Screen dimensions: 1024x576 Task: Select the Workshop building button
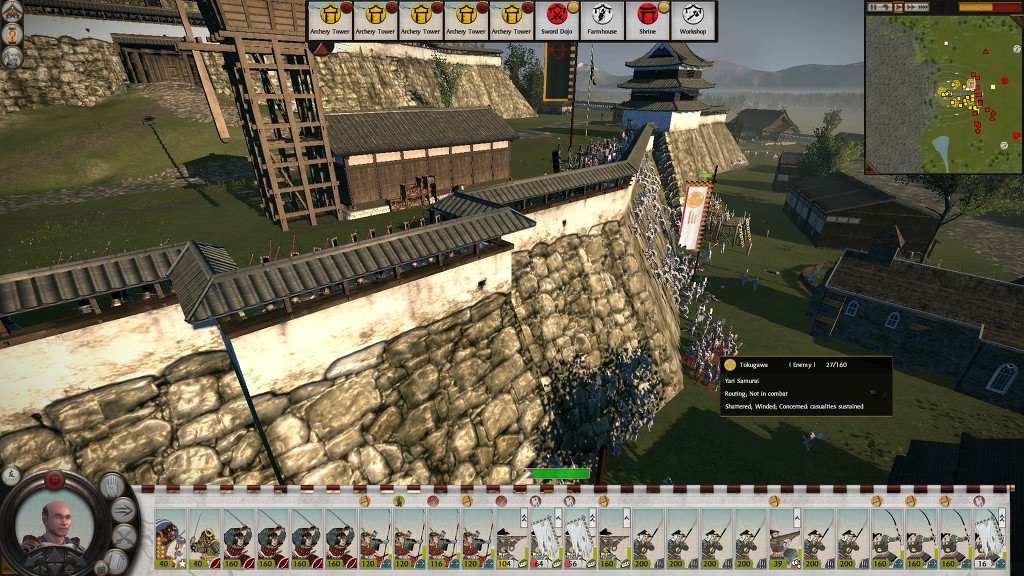[x=692, y=20]
